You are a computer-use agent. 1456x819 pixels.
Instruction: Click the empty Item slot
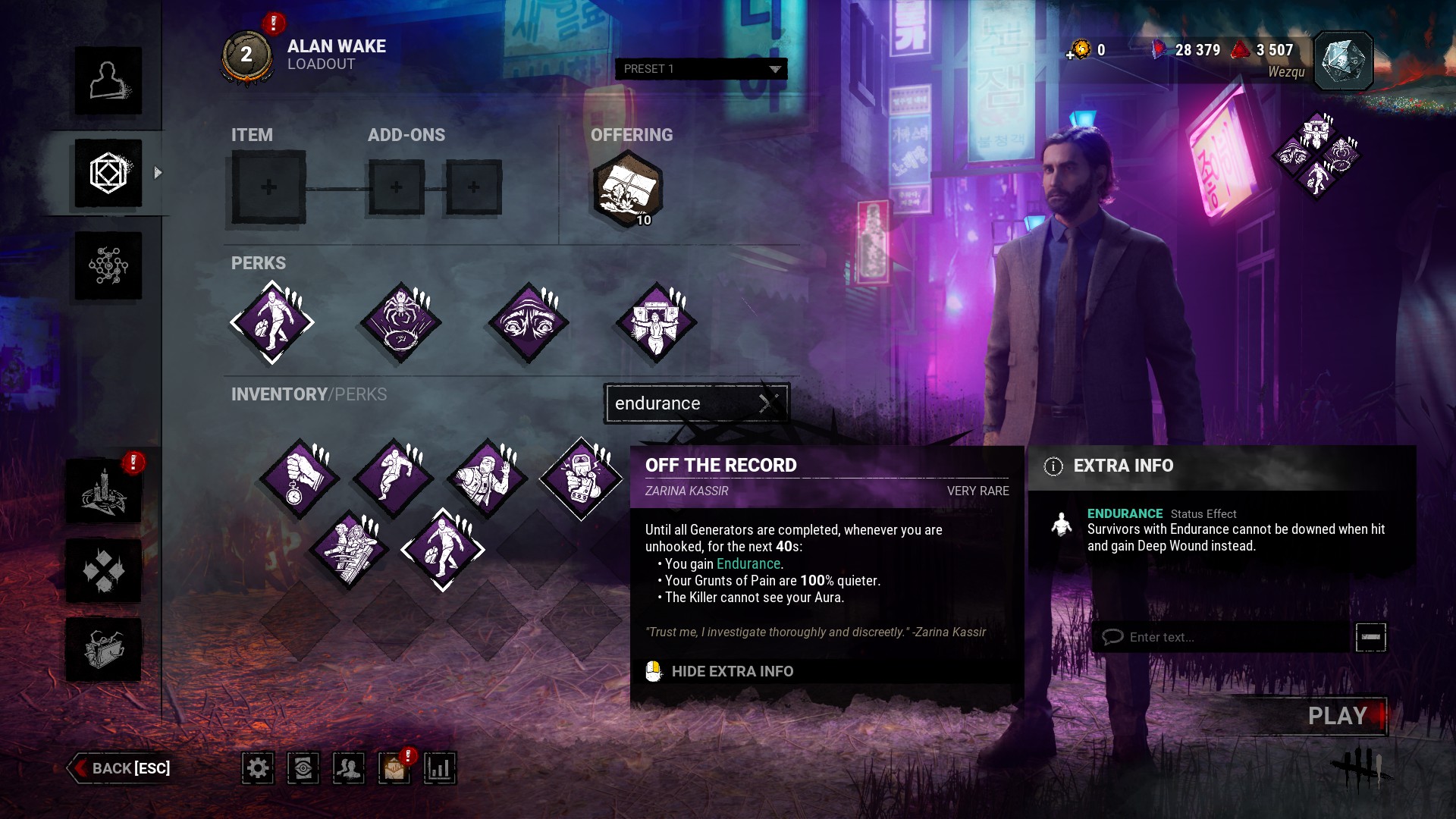(268, 187)
